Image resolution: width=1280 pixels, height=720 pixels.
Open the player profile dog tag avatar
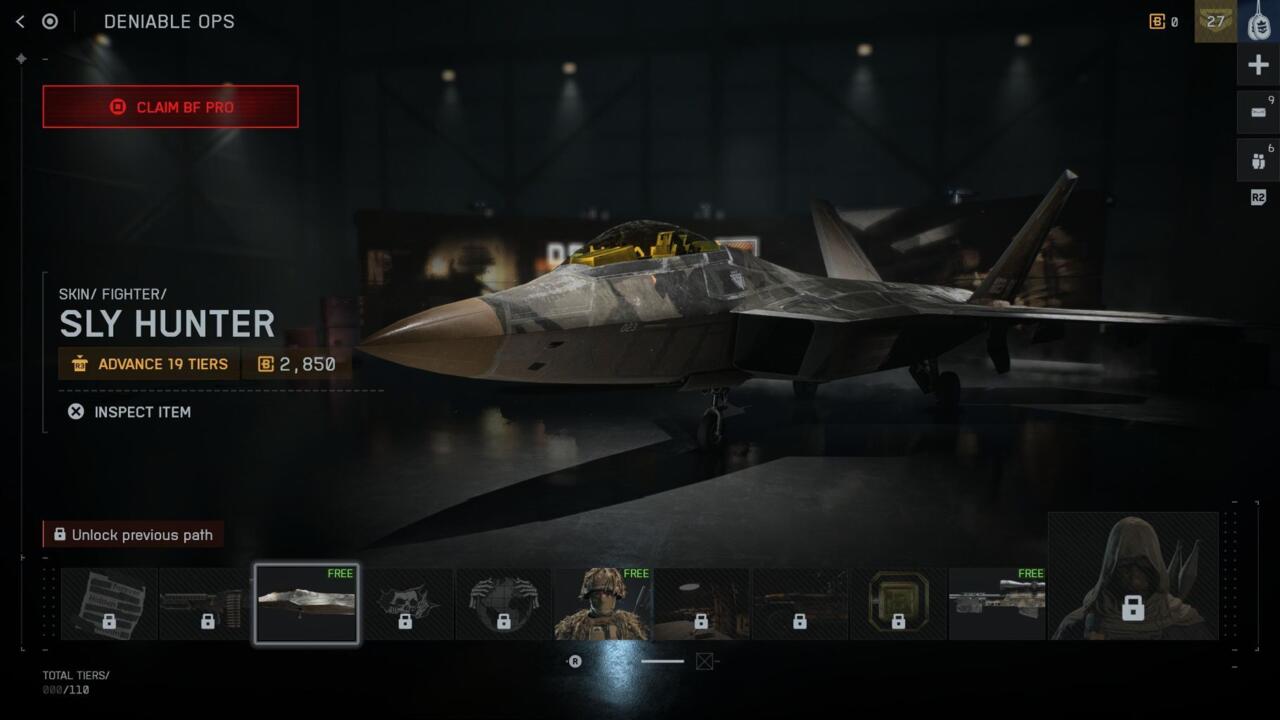click(1258, 21)
